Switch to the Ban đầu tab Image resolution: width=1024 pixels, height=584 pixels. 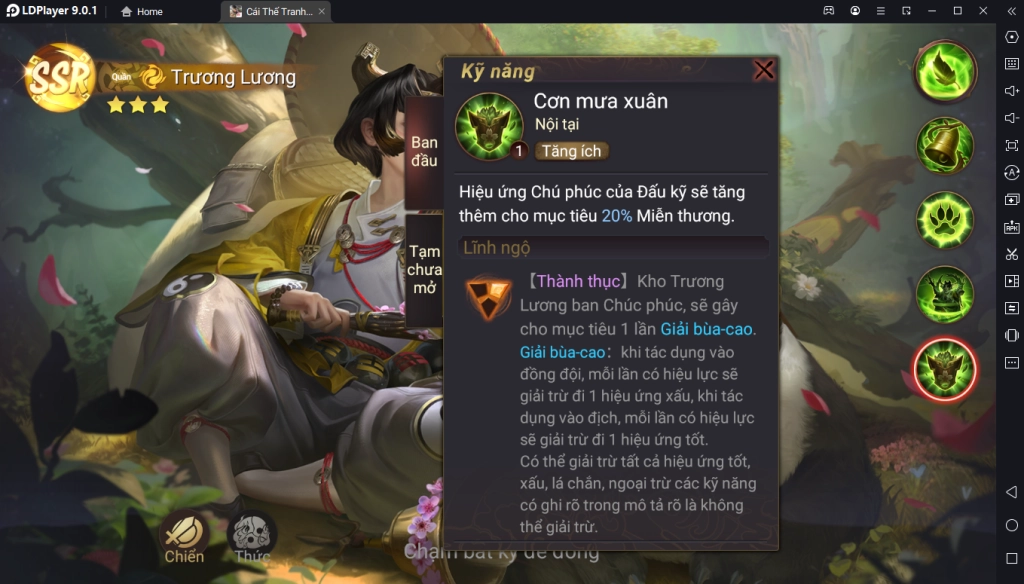click(x=424, y=152)
